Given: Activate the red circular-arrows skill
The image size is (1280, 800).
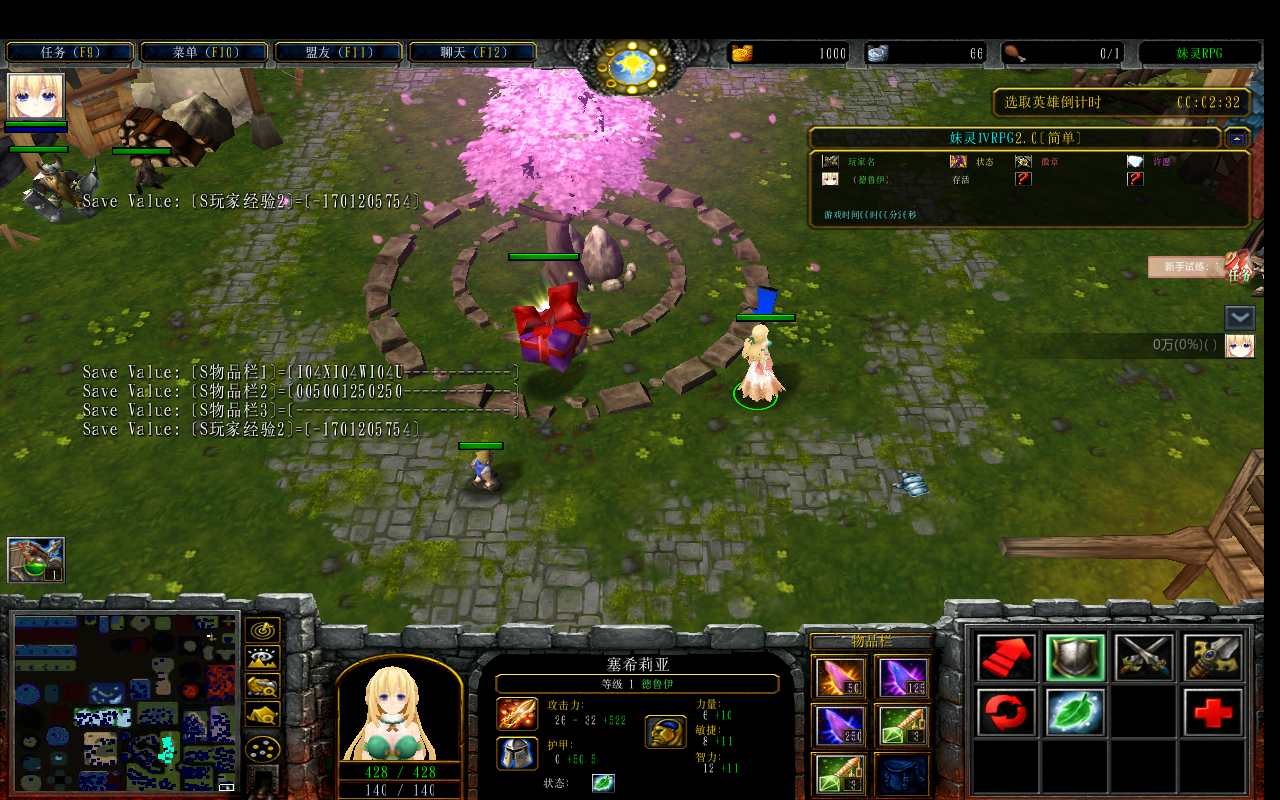Looking at the screenshot, I should (x=1005, y=714).
